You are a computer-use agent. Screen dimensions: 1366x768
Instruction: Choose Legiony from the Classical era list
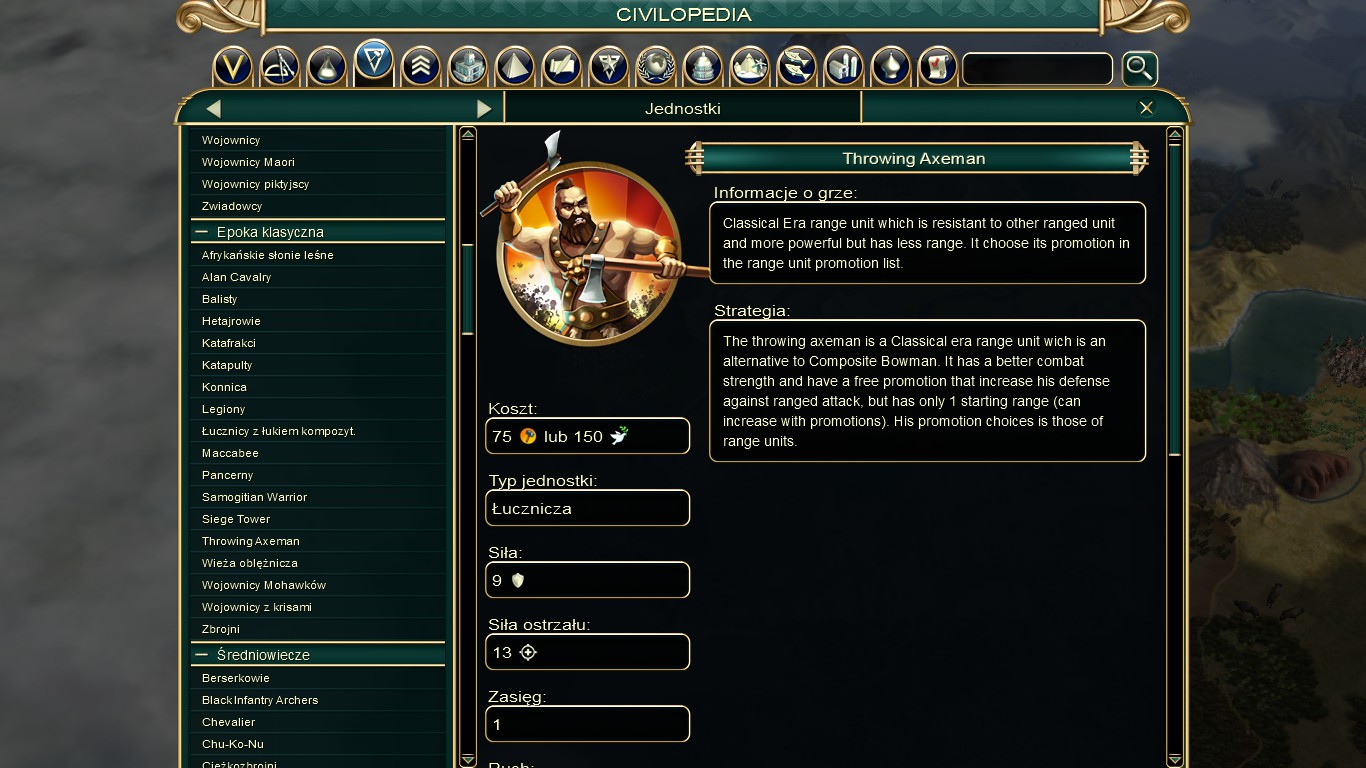click(x=223, y=409)
